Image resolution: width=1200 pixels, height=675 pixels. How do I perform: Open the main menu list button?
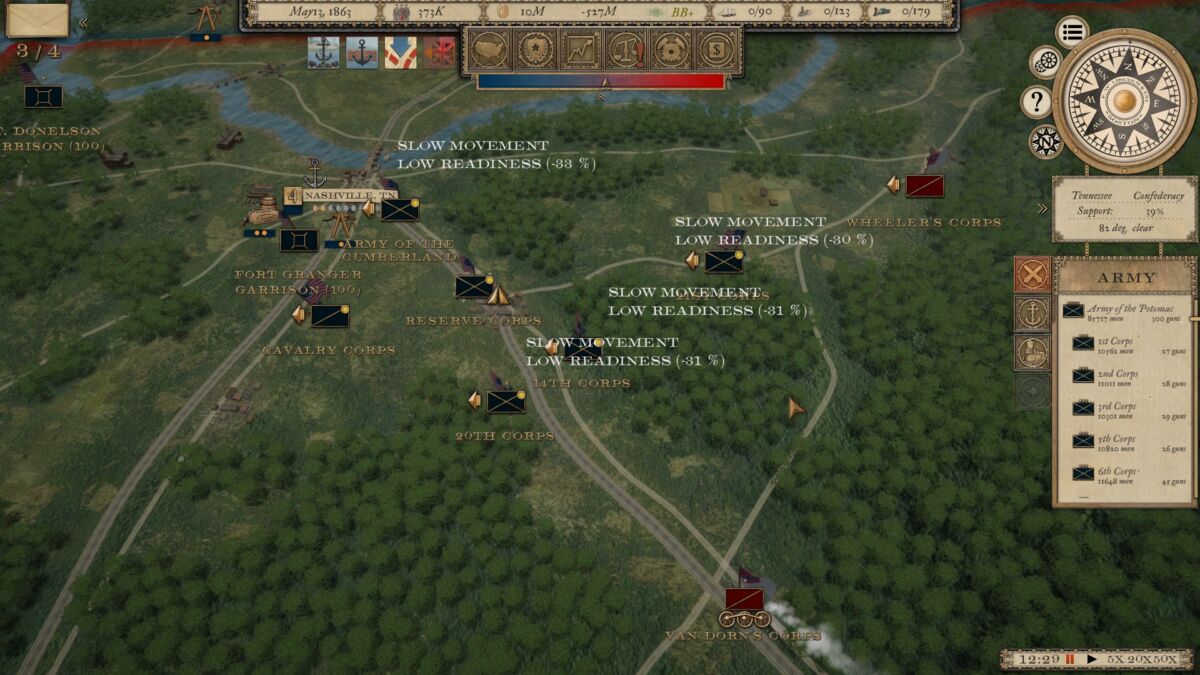(x=1071, y=32)
